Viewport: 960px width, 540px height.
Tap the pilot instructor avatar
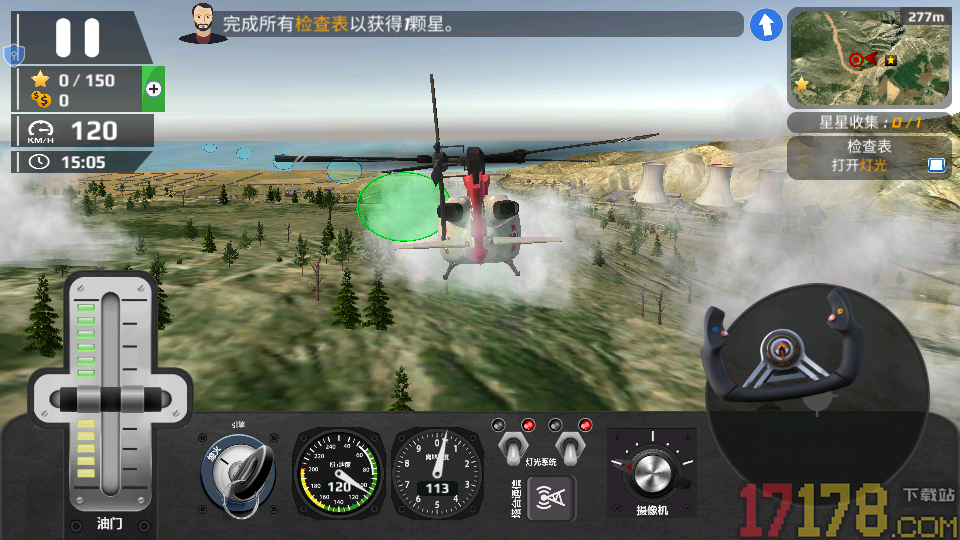coord(203,23)
